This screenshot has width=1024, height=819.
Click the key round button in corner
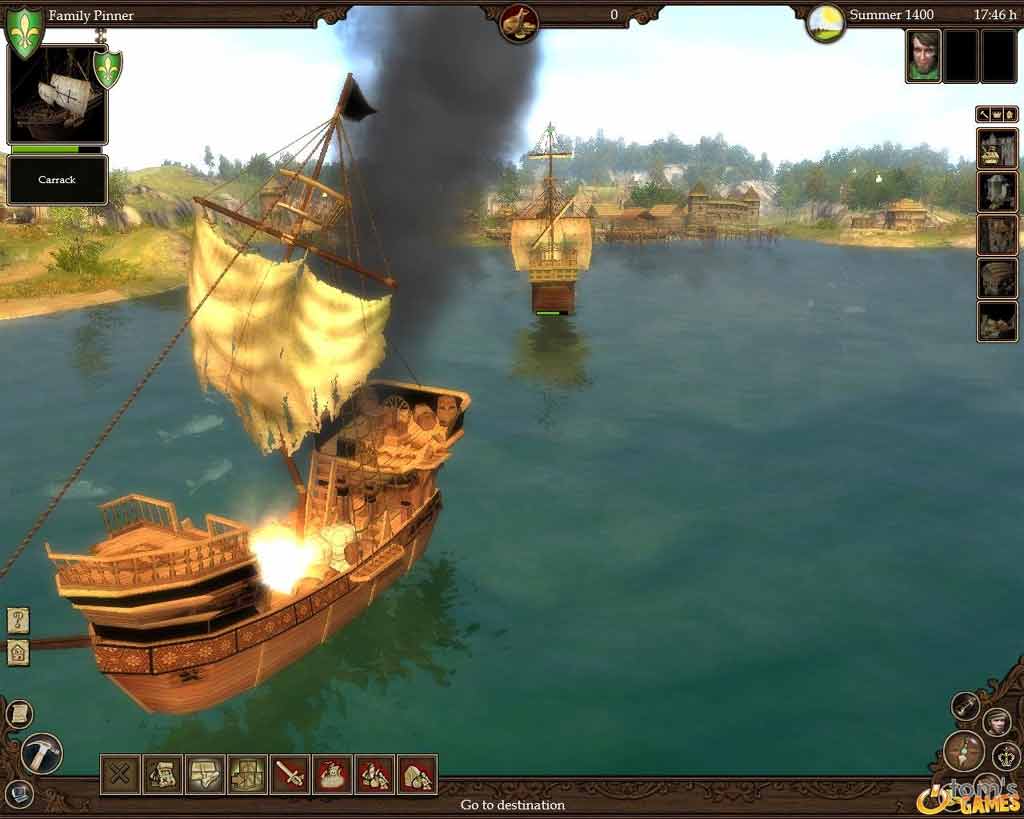965,706
